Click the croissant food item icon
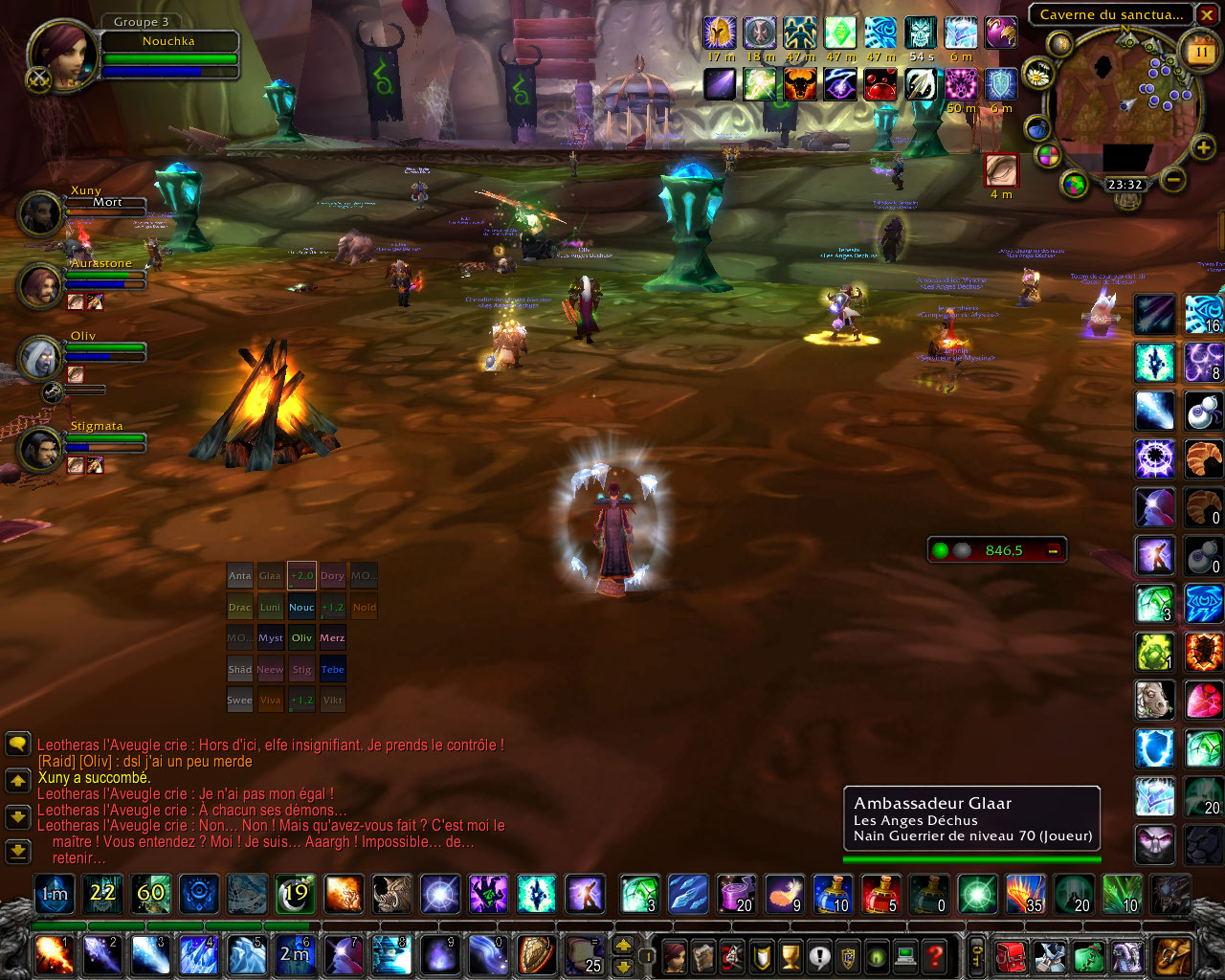This screenshot has width=1225, height=980. (x=1203, y=459)
